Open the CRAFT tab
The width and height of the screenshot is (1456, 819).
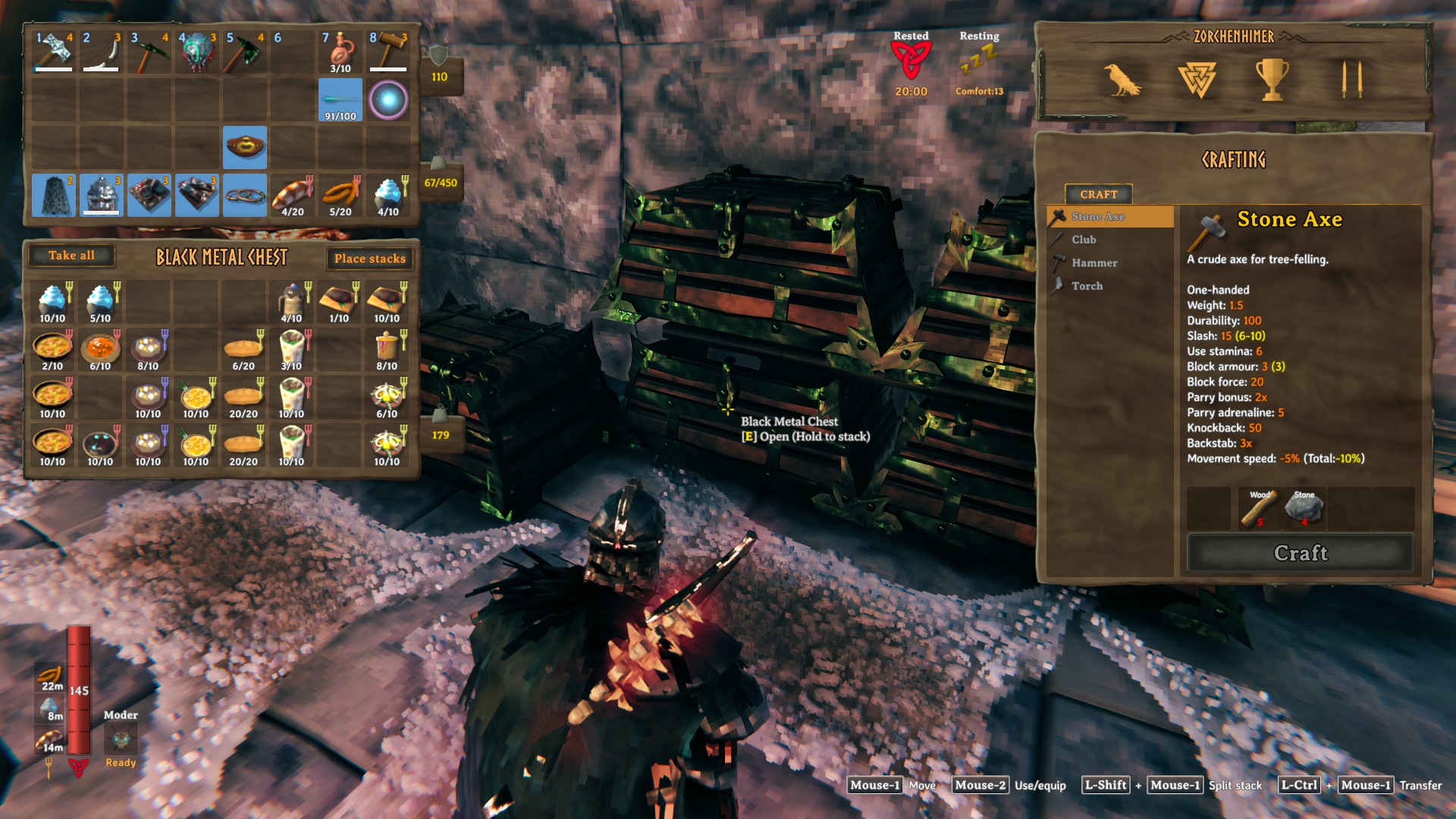(x=1098, y=194)
